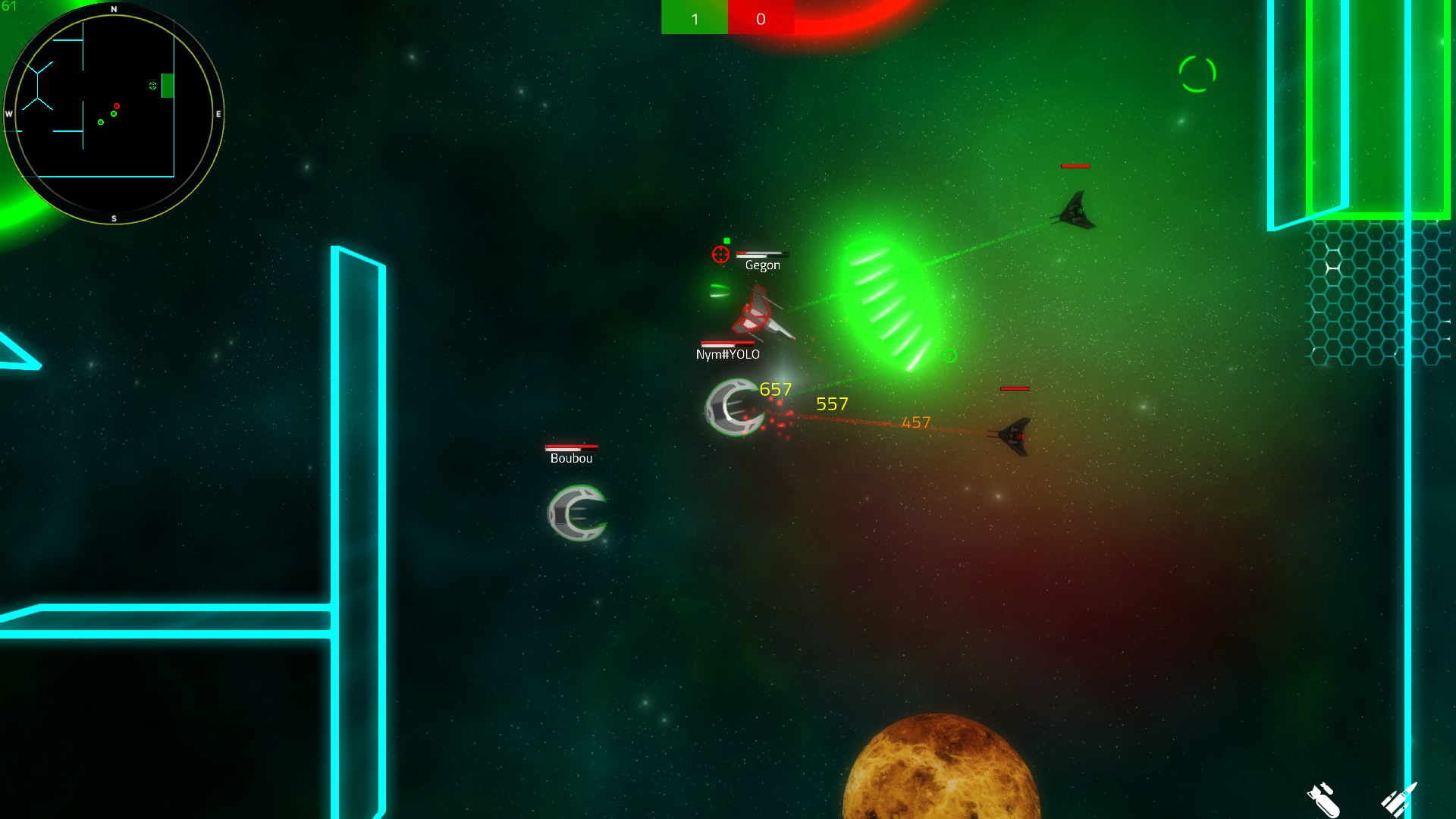This screenshot has width=1456, height=819.
Task: Click the Boubou player name label
Action: pos(571,458)
